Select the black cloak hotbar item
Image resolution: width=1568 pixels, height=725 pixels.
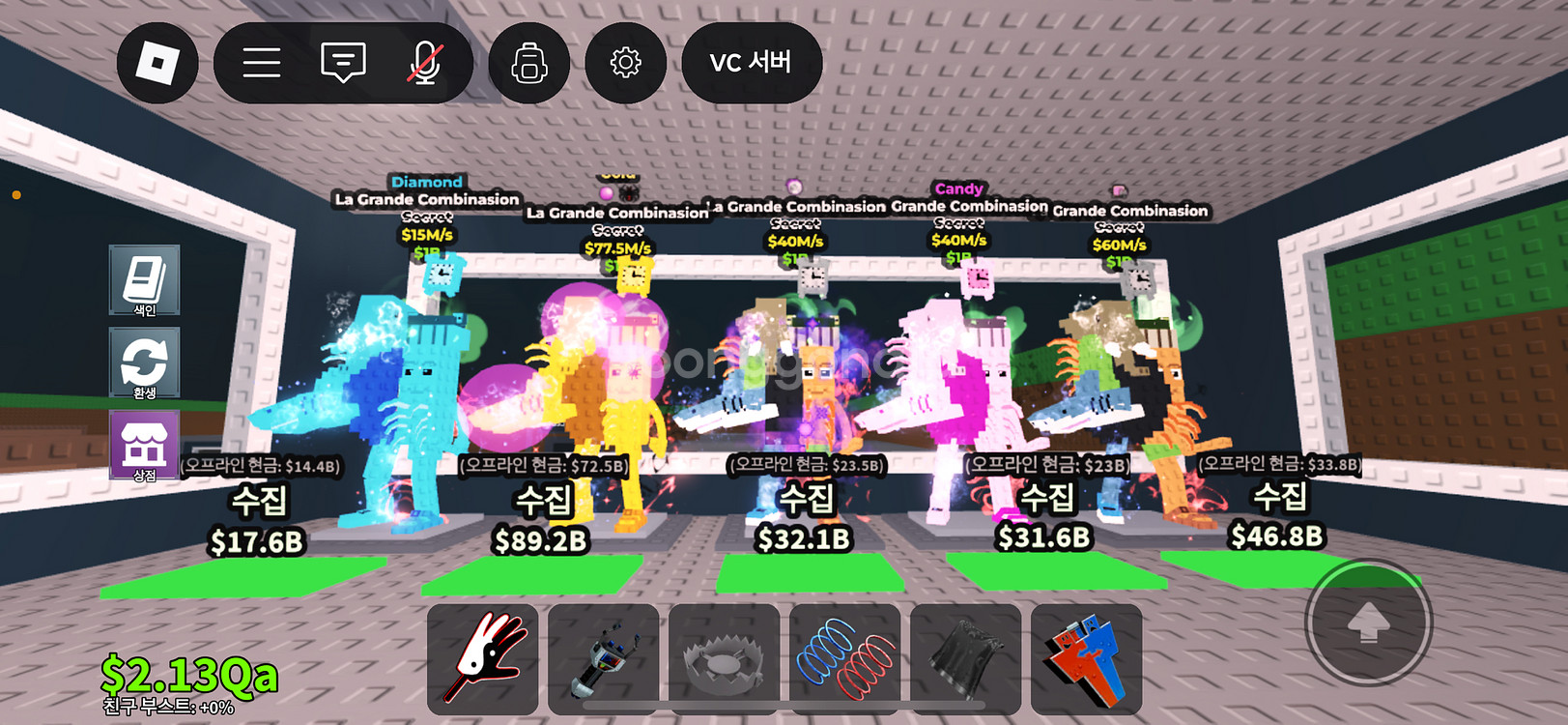(x=965, y=659)
